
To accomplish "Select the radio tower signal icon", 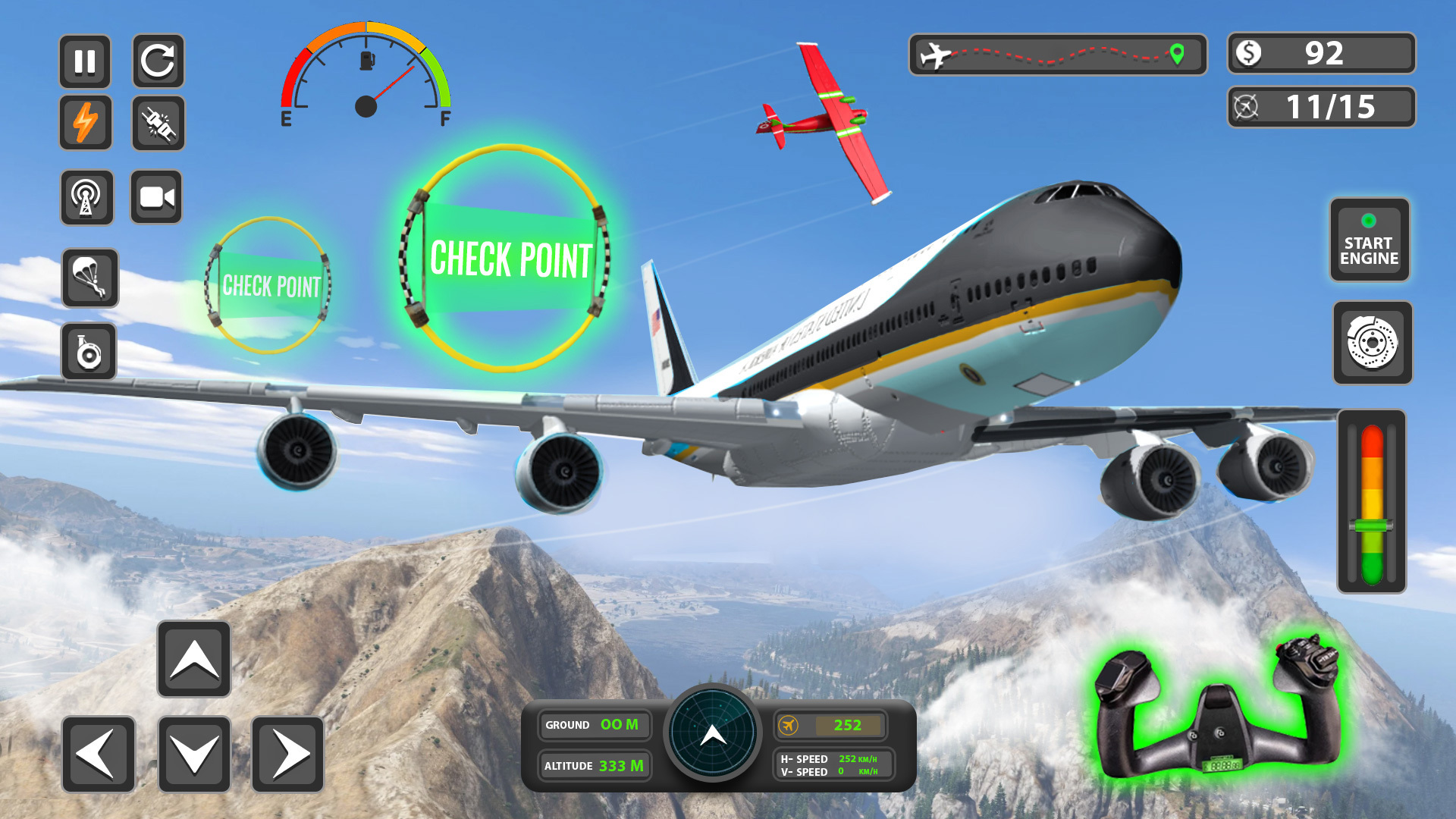I will point(86,198).
